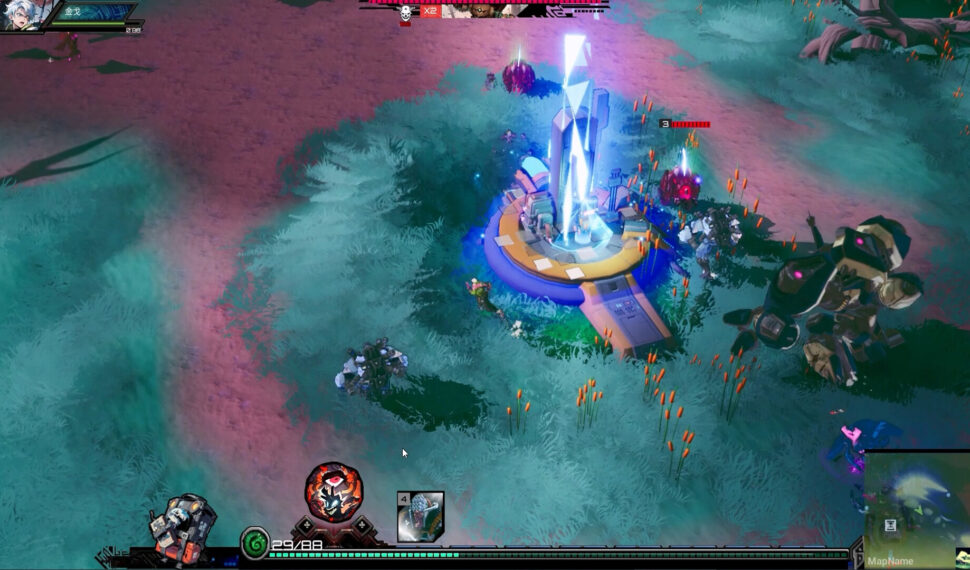Select the hourglass marker on the minimap
Screen dimensions: 970x570
coord(888,526)
